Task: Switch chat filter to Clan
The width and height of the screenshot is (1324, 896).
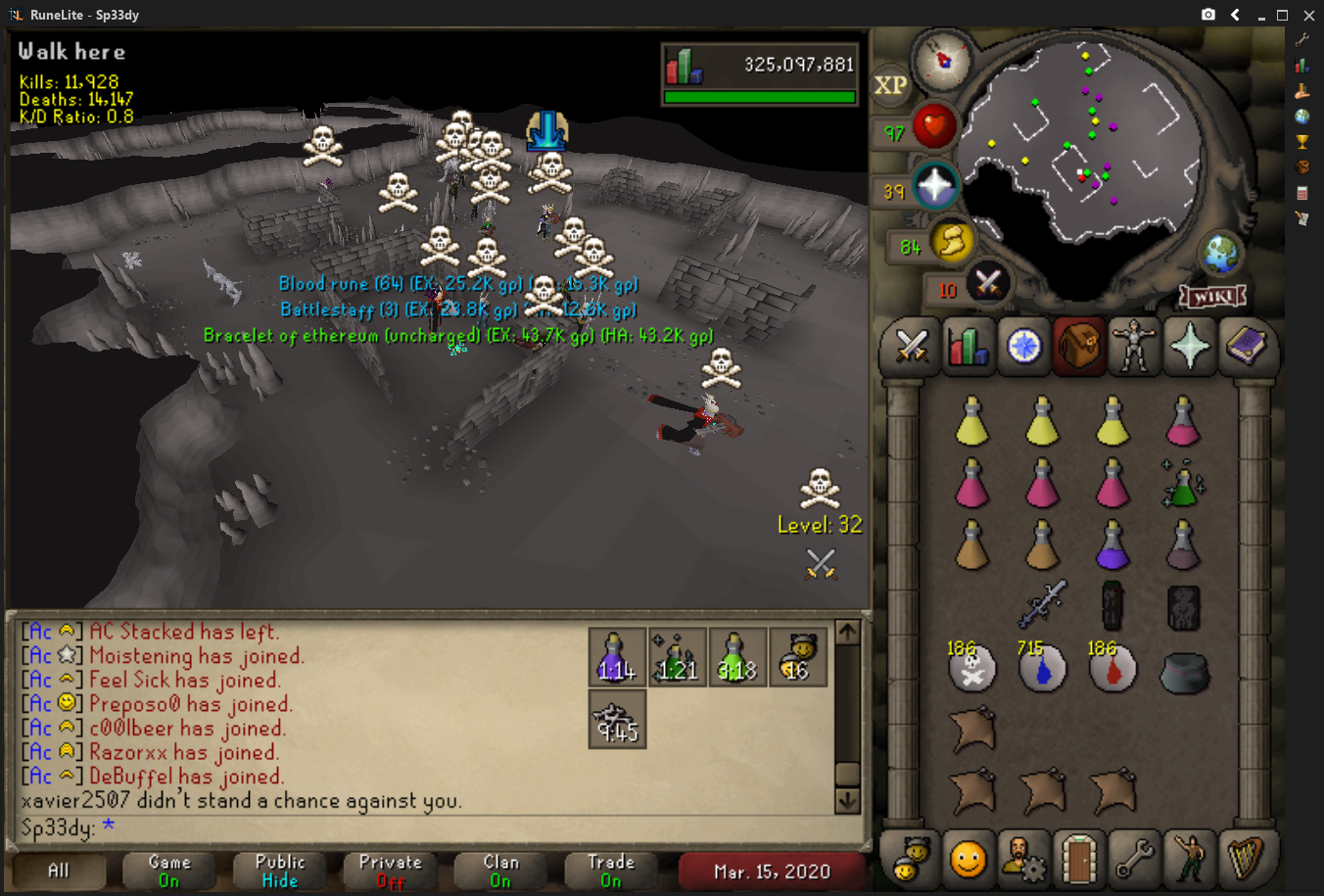Action: coord(500,871)
